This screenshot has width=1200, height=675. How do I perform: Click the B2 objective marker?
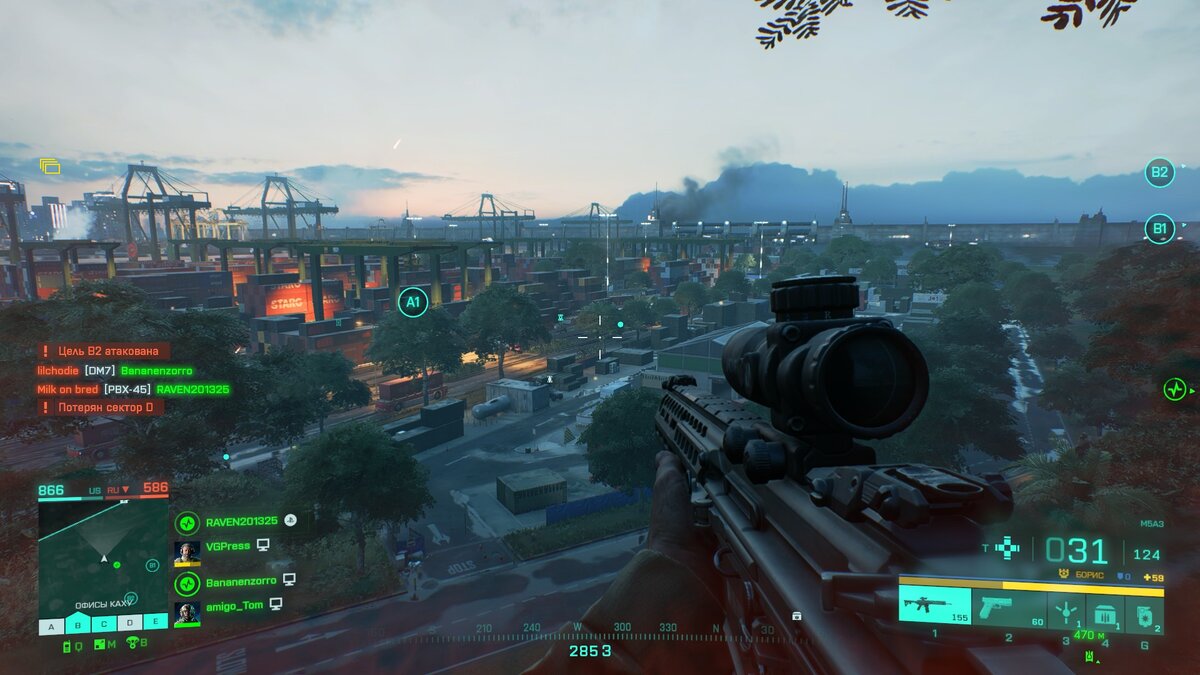[1159, 173]
